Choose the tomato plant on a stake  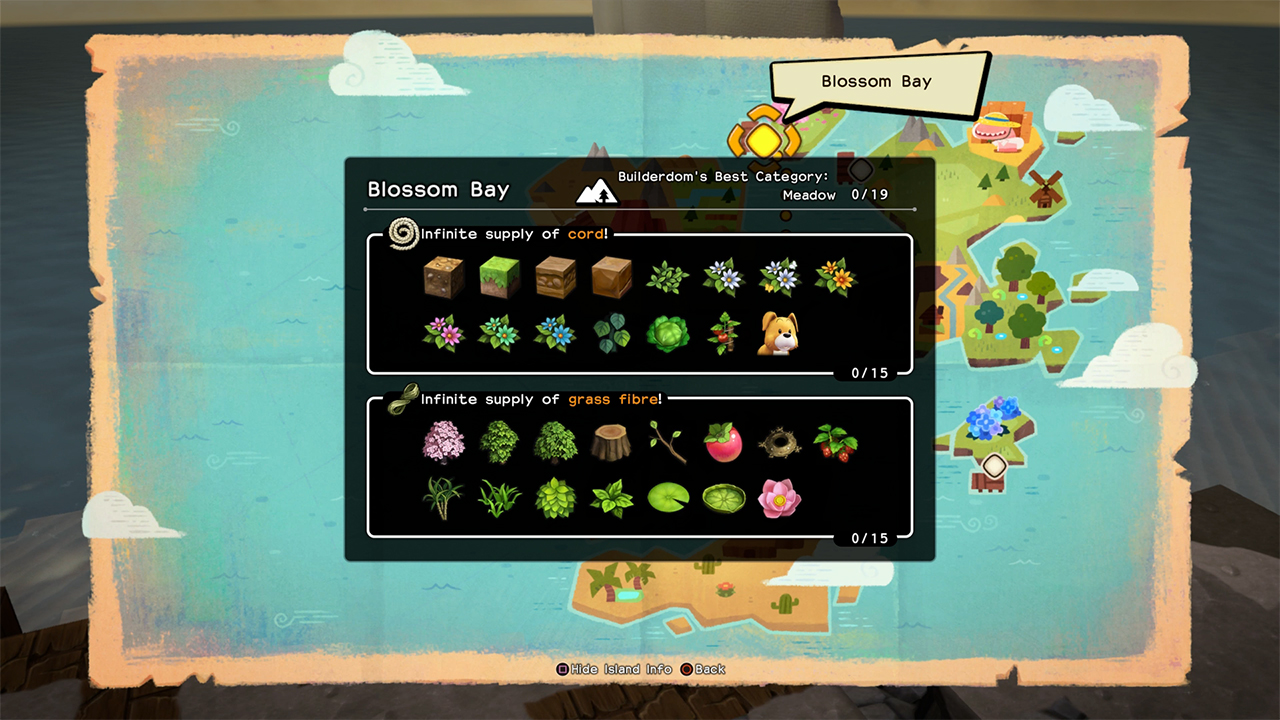pos(723,333)
